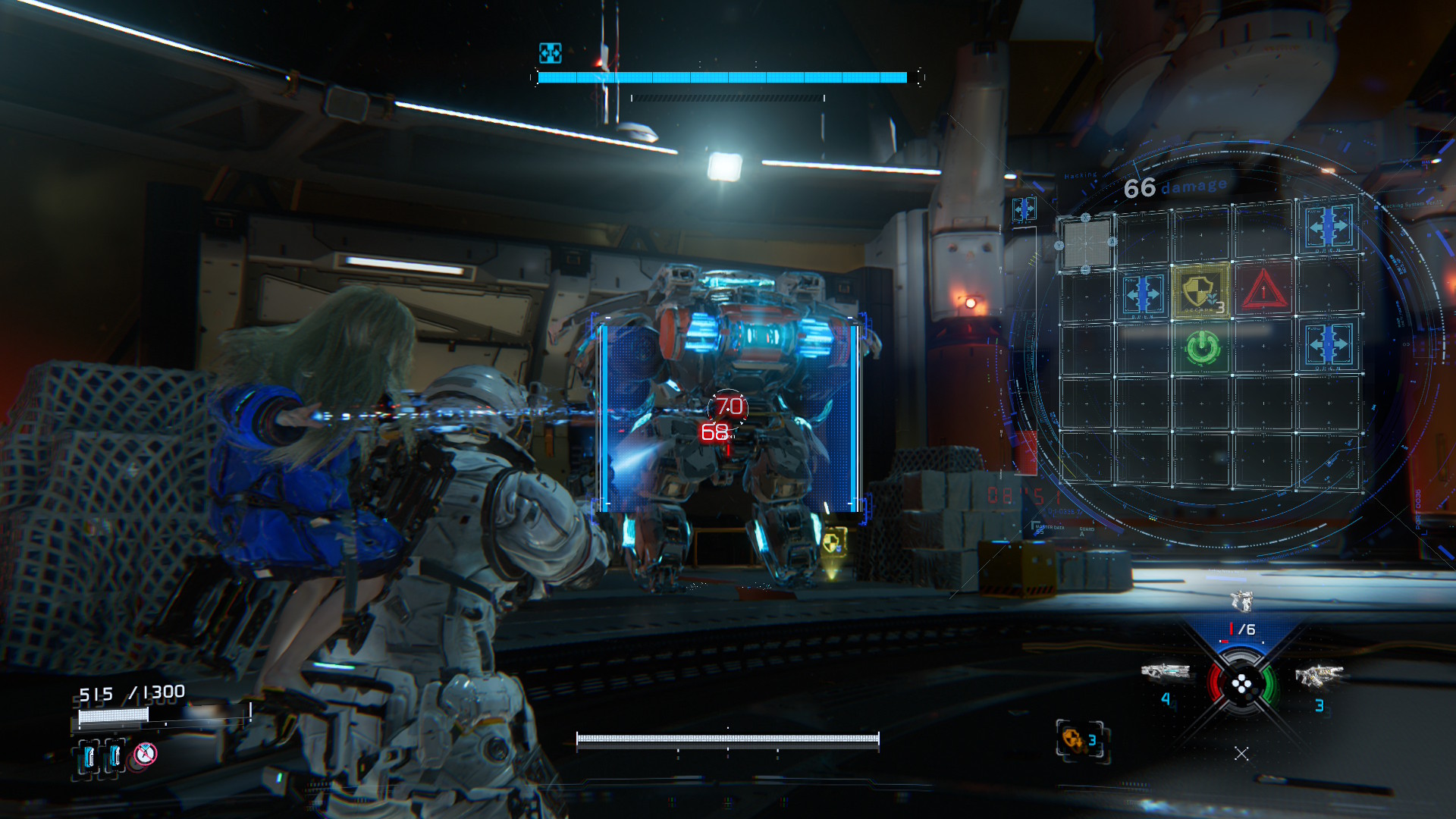Select the yellow shield node in the hacking grid
The width and height of the screenshot is (1456, 819).
pyautogui.click(x=1200, y=290)
